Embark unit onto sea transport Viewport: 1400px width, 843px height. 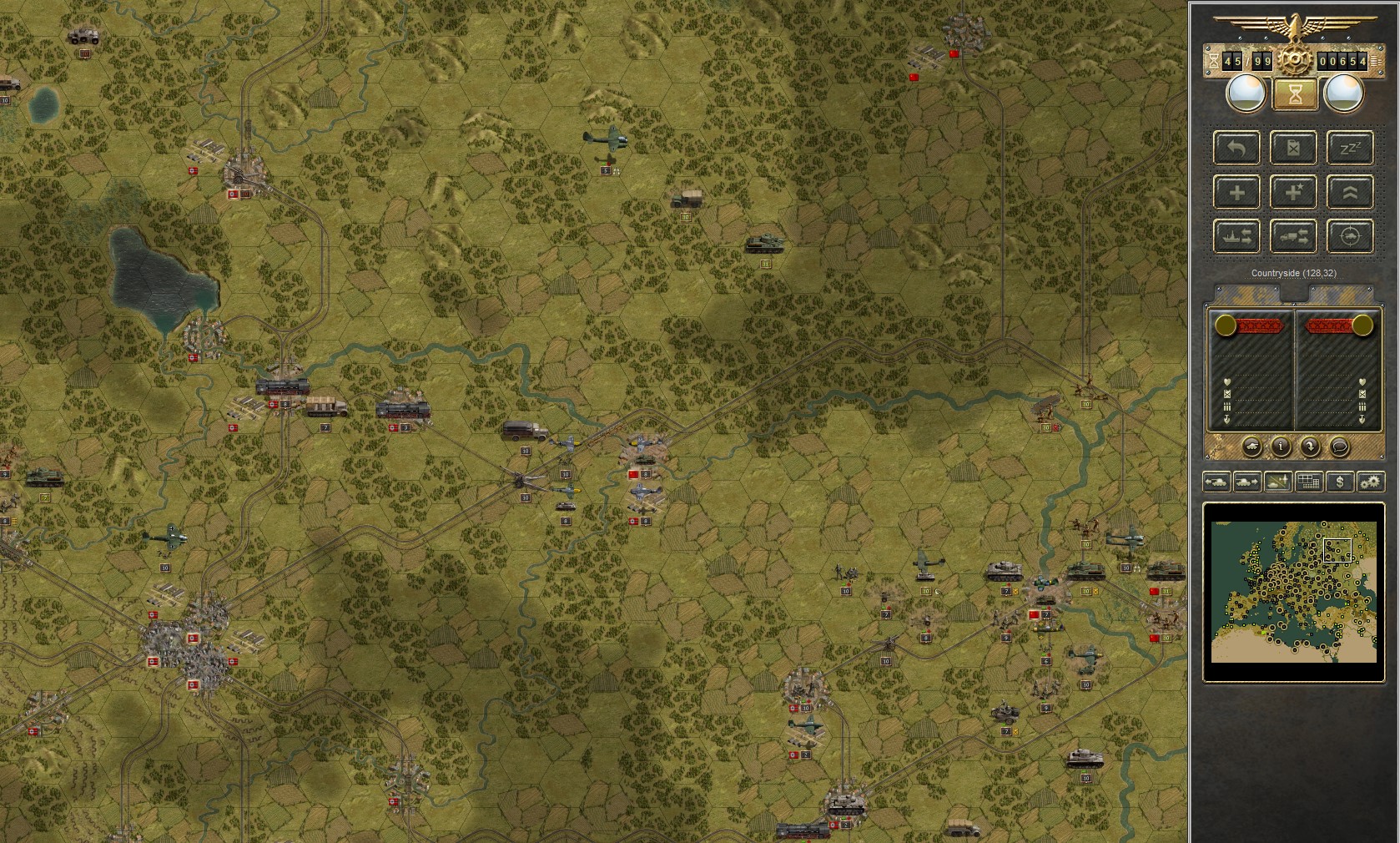(1236, 236)
